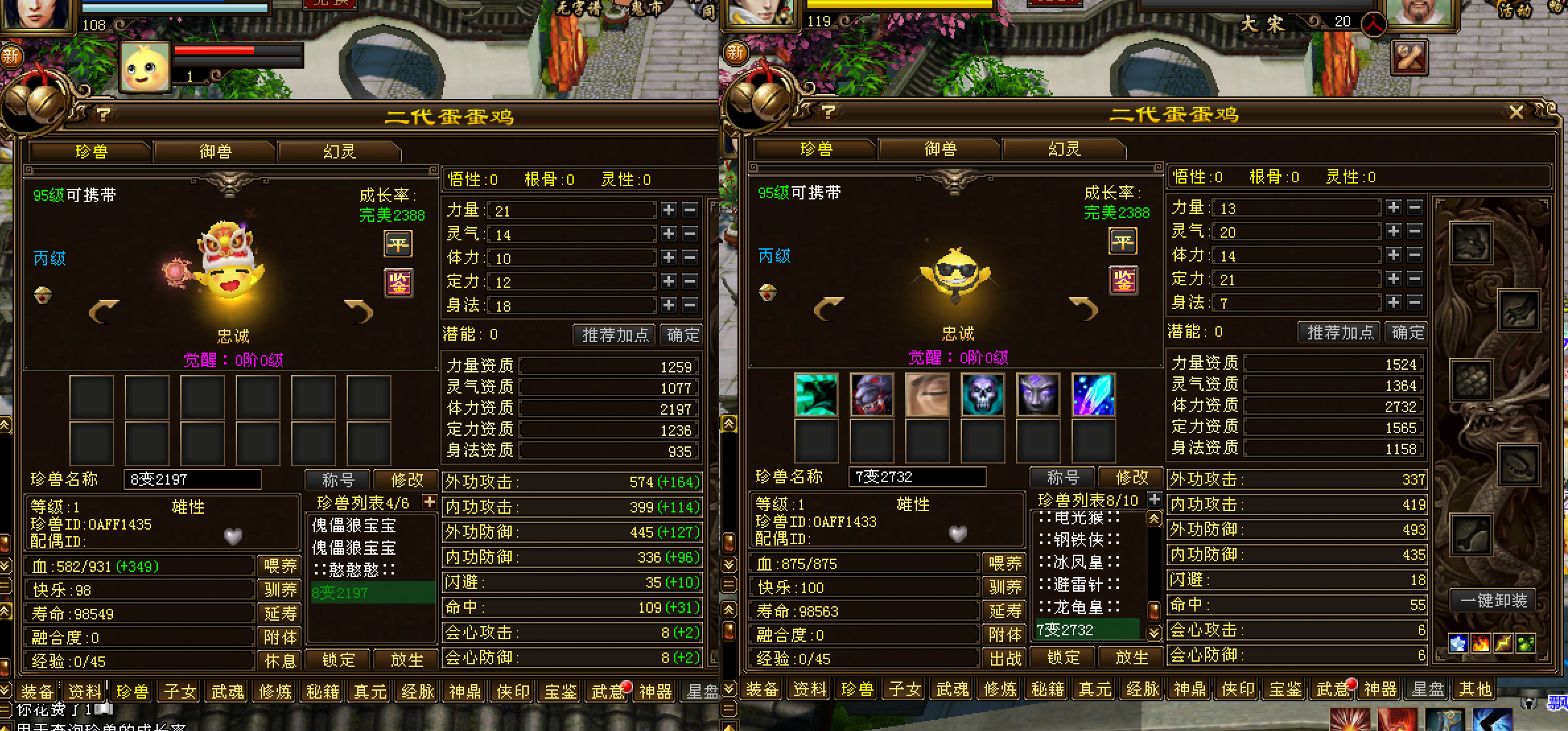
Task: Close the pet window with the X
Action: pos(1516,113)
